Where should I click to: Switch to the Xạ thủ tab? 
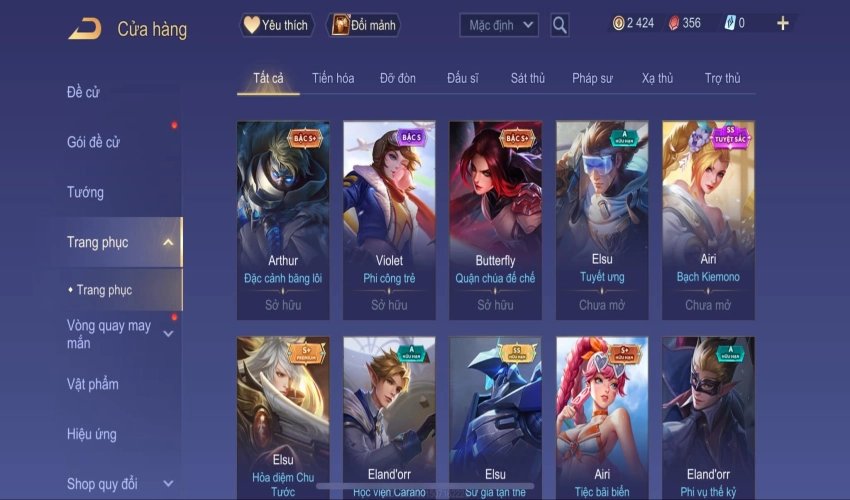(x=657, y=78)
